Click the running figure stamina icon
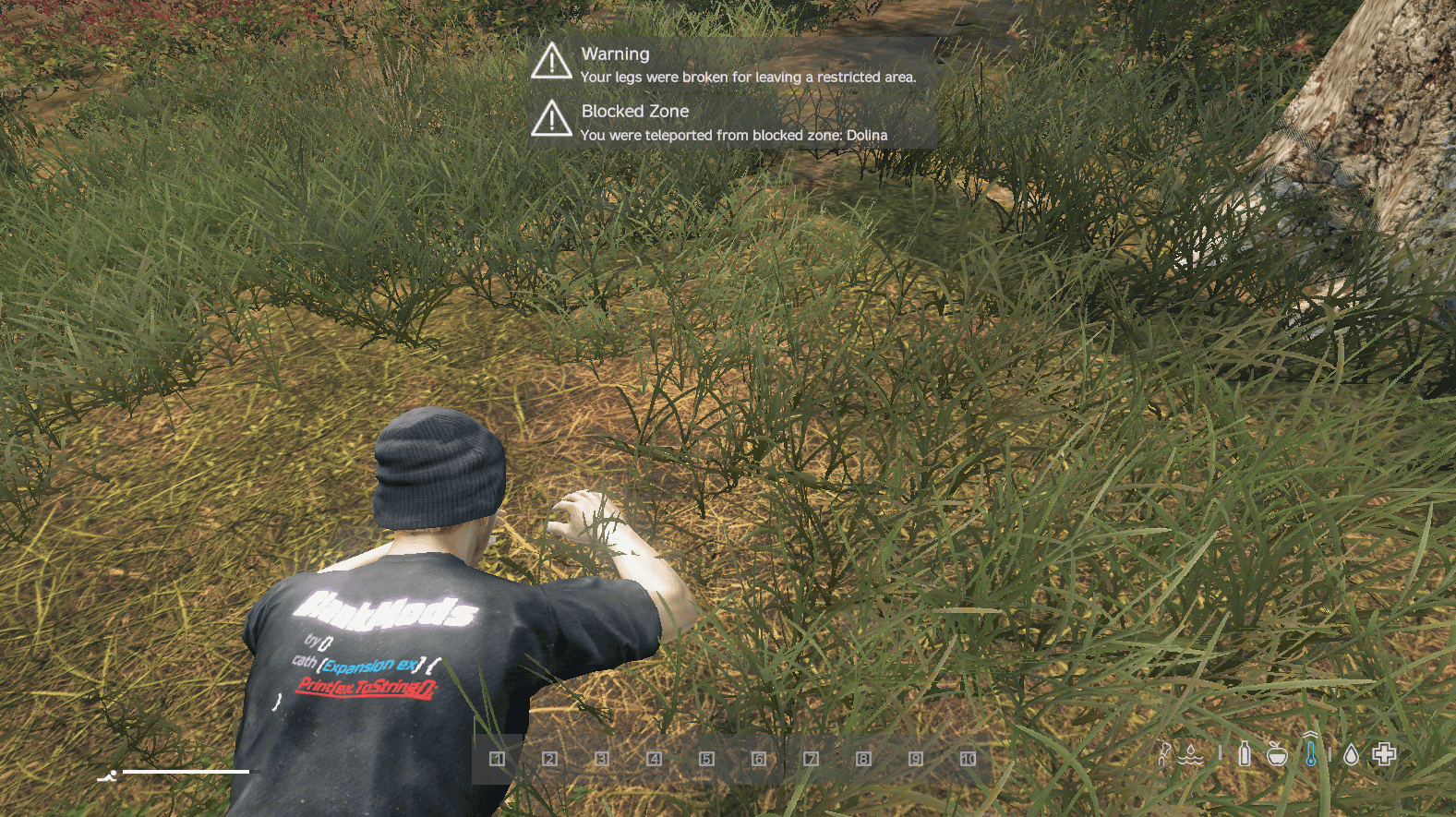Viewport: 1456px width, 817px height. tap(110, 776)
